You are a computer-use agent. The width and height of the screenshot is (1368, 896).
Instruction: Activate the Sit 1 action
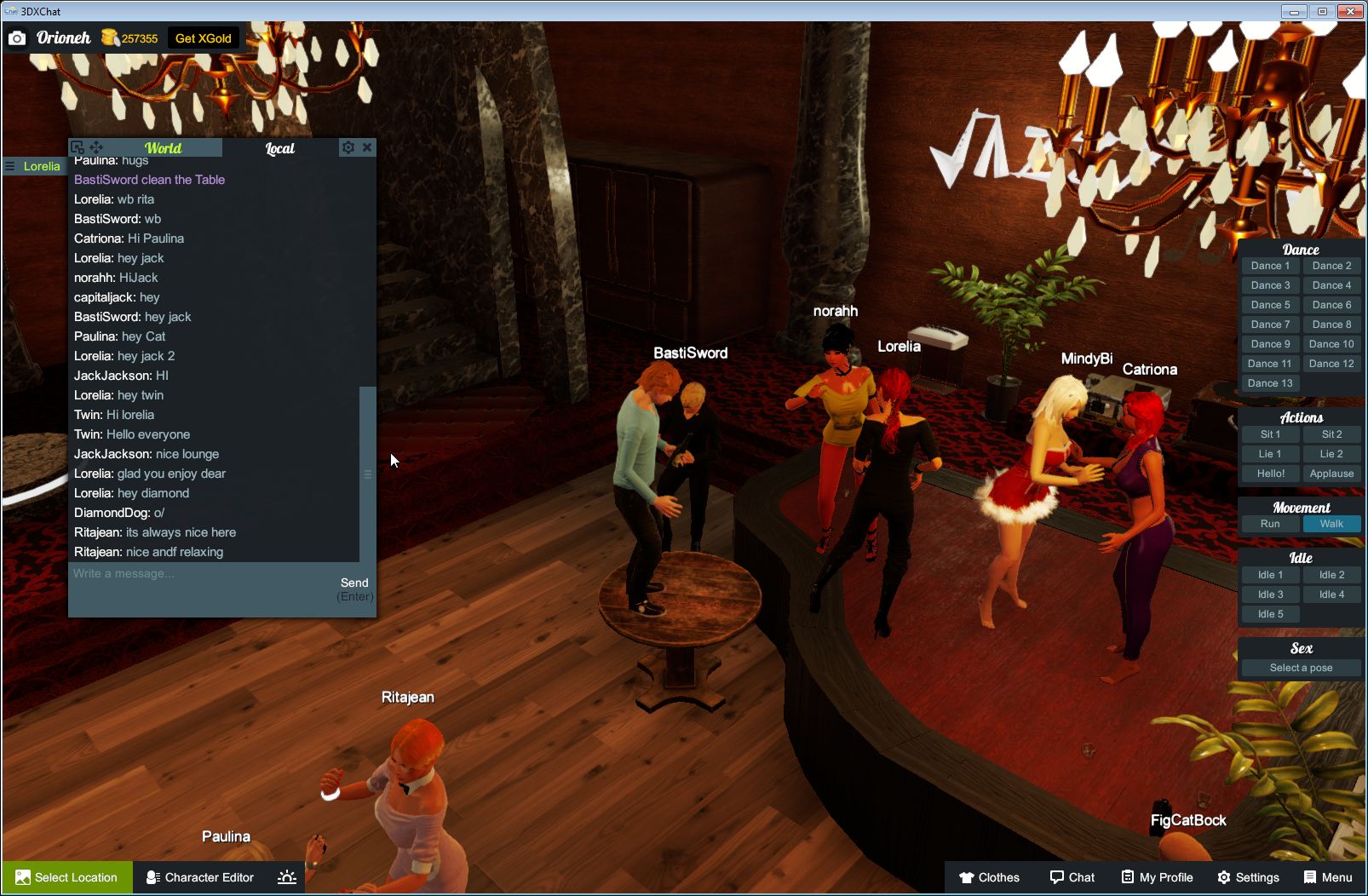1269,434
